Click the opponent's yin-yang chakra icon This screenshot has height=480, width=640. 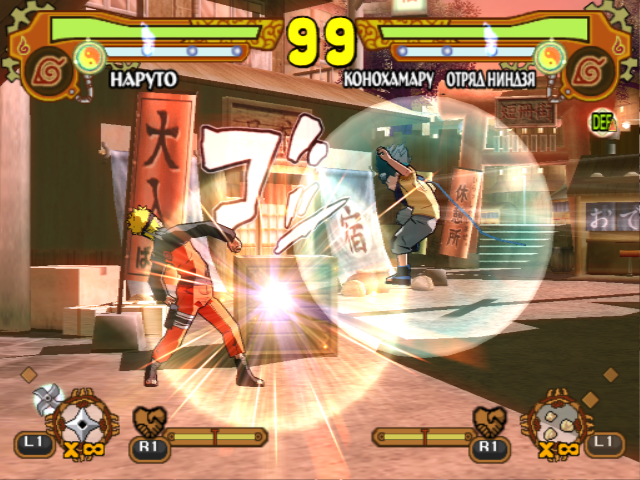[547, 52]
